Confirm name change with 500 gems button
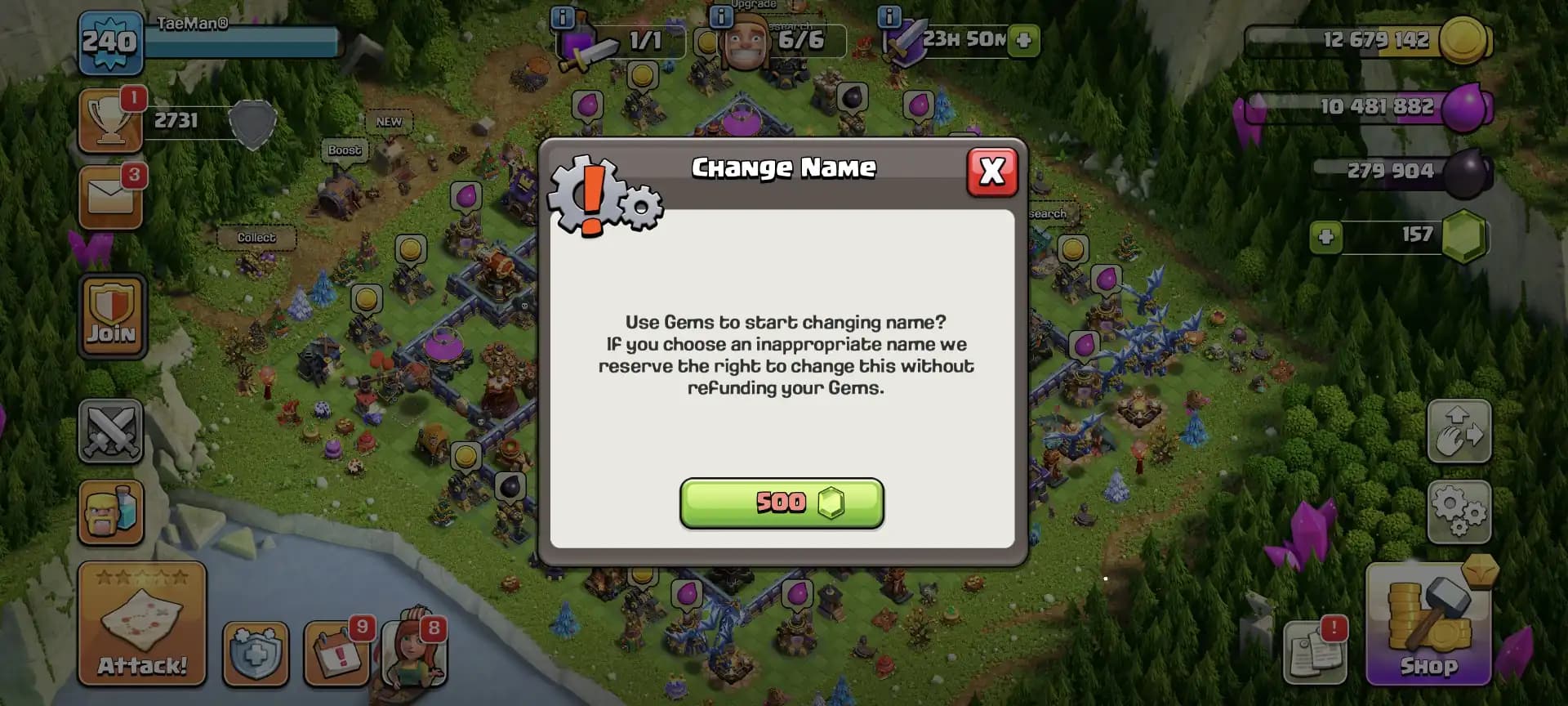This screenshot has width=1568, height=706. click(781, 503)
